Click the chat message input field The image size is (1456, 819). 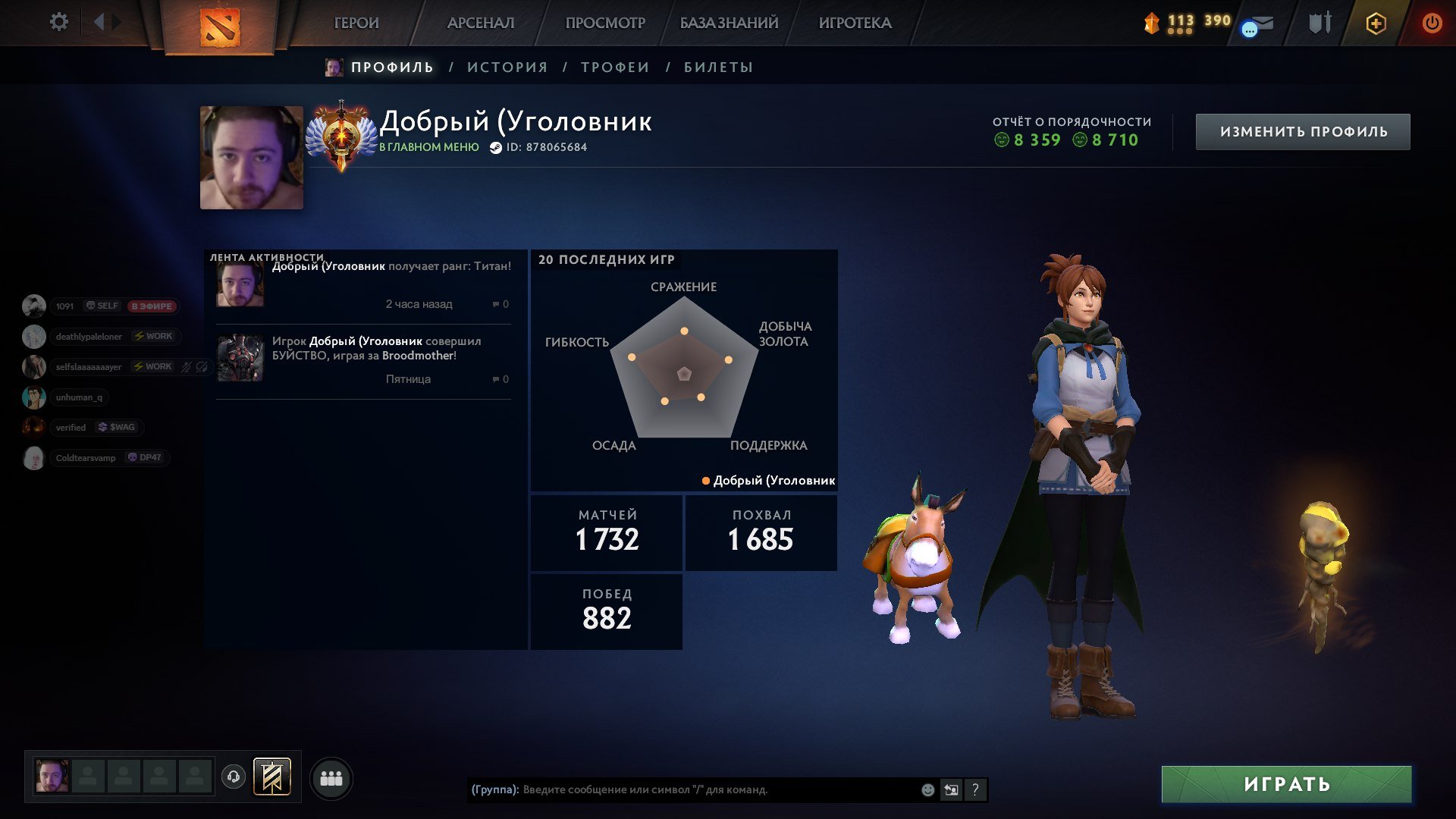[682, 789]
